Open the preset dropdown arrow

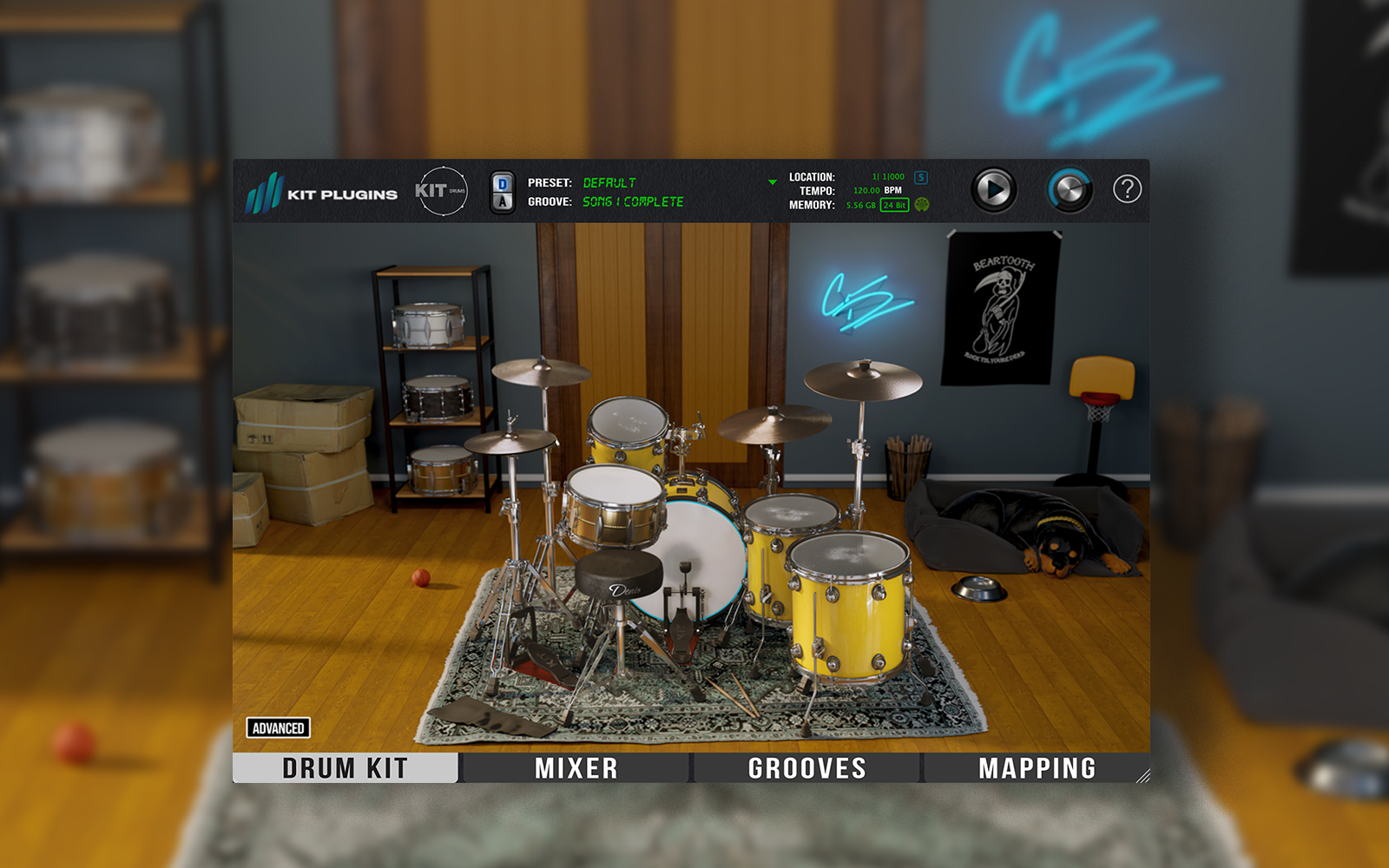coord(772,182)
